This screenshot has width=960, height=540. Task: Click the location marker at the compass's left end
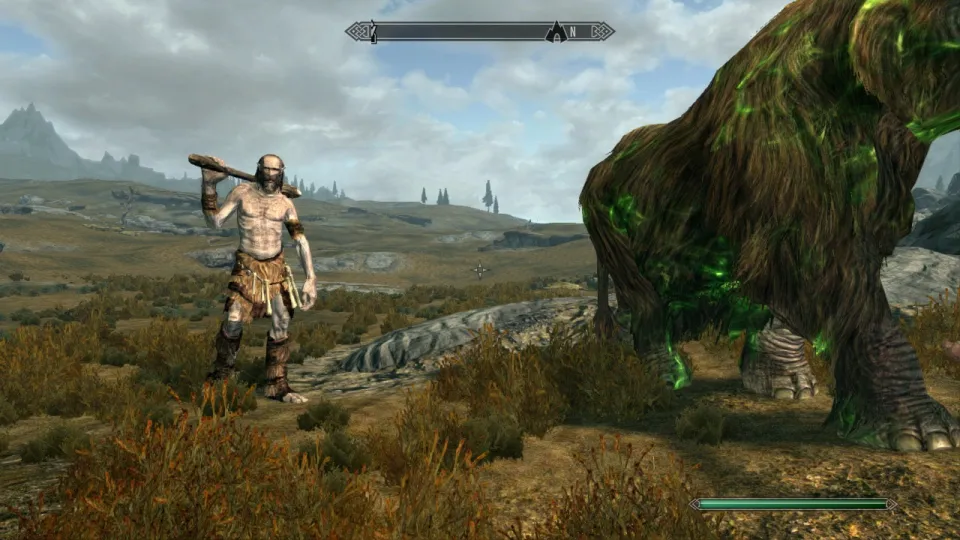(x=373, y=32)
